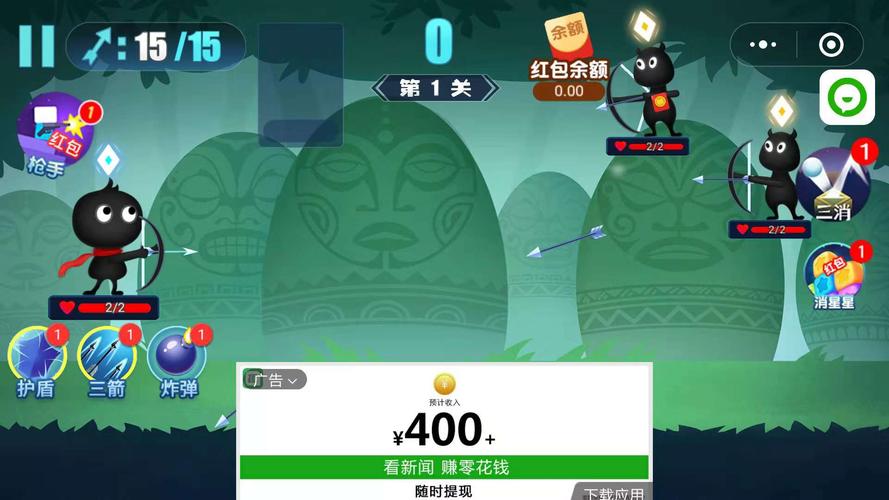
Task: Close the mini-program with the circle button
Action: [x=831, y=45]
